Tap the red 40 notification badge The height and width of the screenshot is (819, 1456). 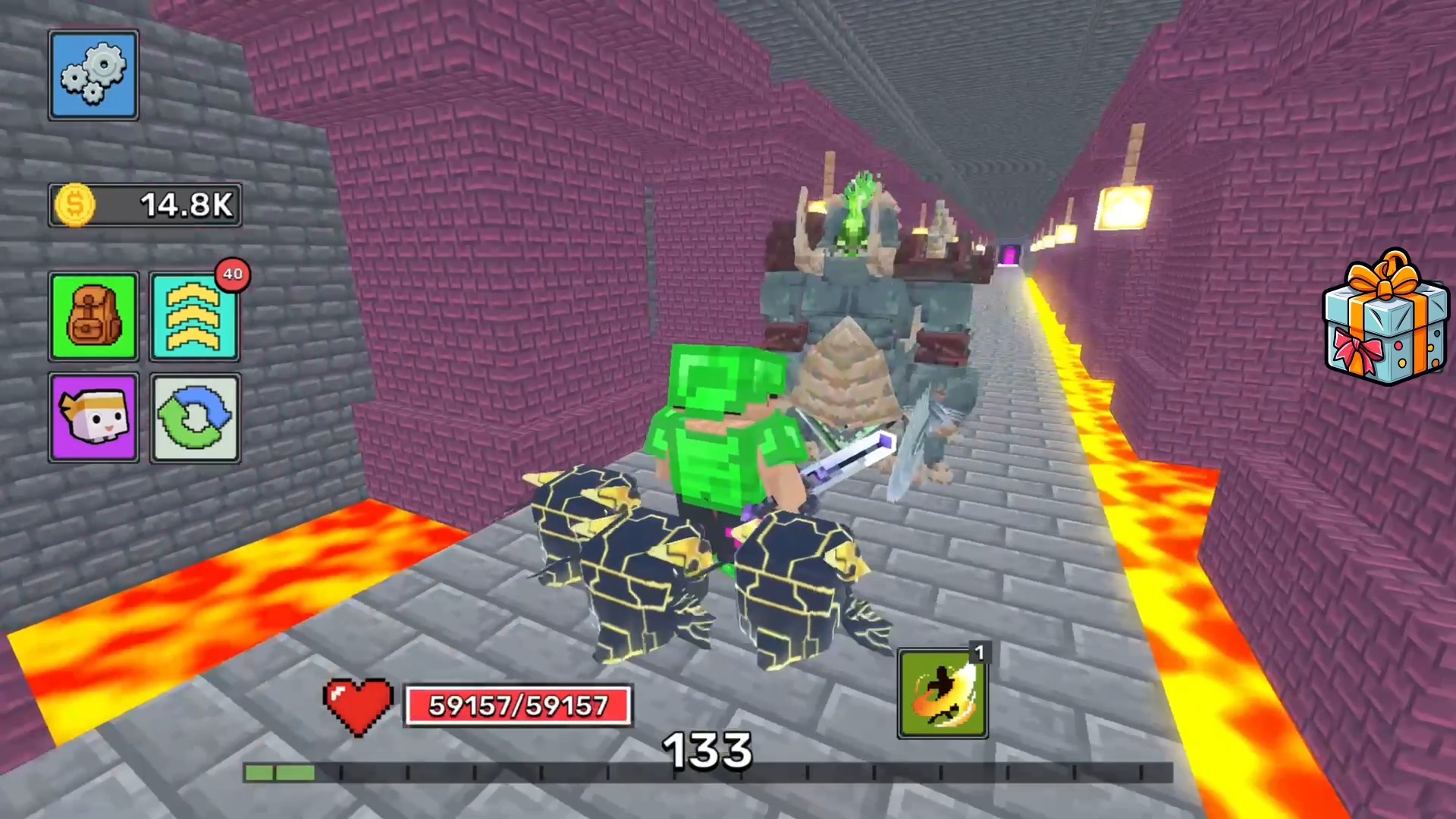(234, 275)
